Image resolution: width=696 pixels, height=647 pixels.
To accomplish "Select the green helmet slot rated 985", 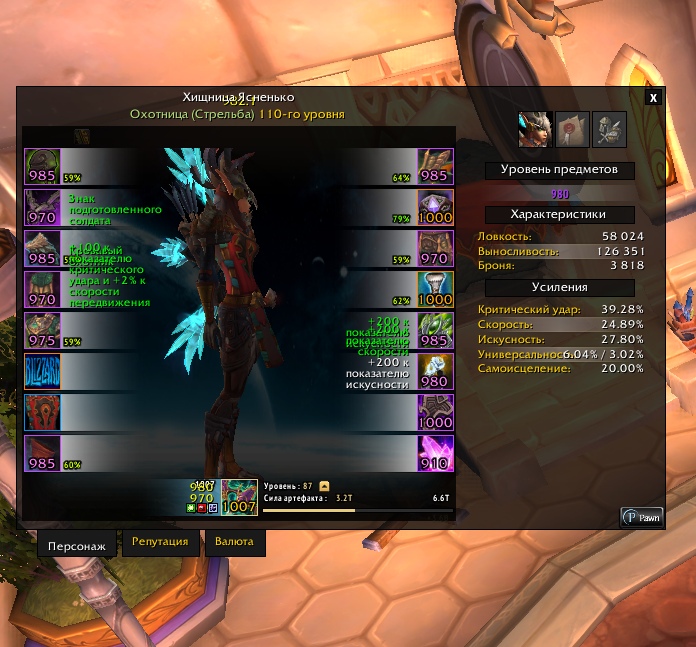I will tap(42, 166).
